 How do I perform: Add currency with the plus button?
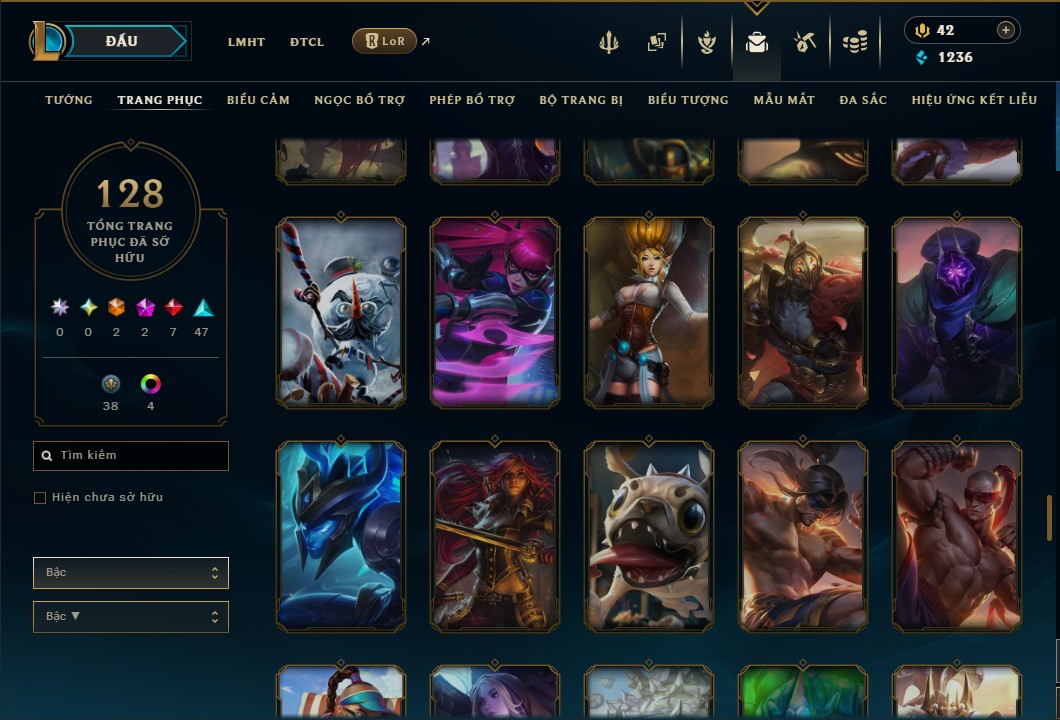coord(1005,30)
